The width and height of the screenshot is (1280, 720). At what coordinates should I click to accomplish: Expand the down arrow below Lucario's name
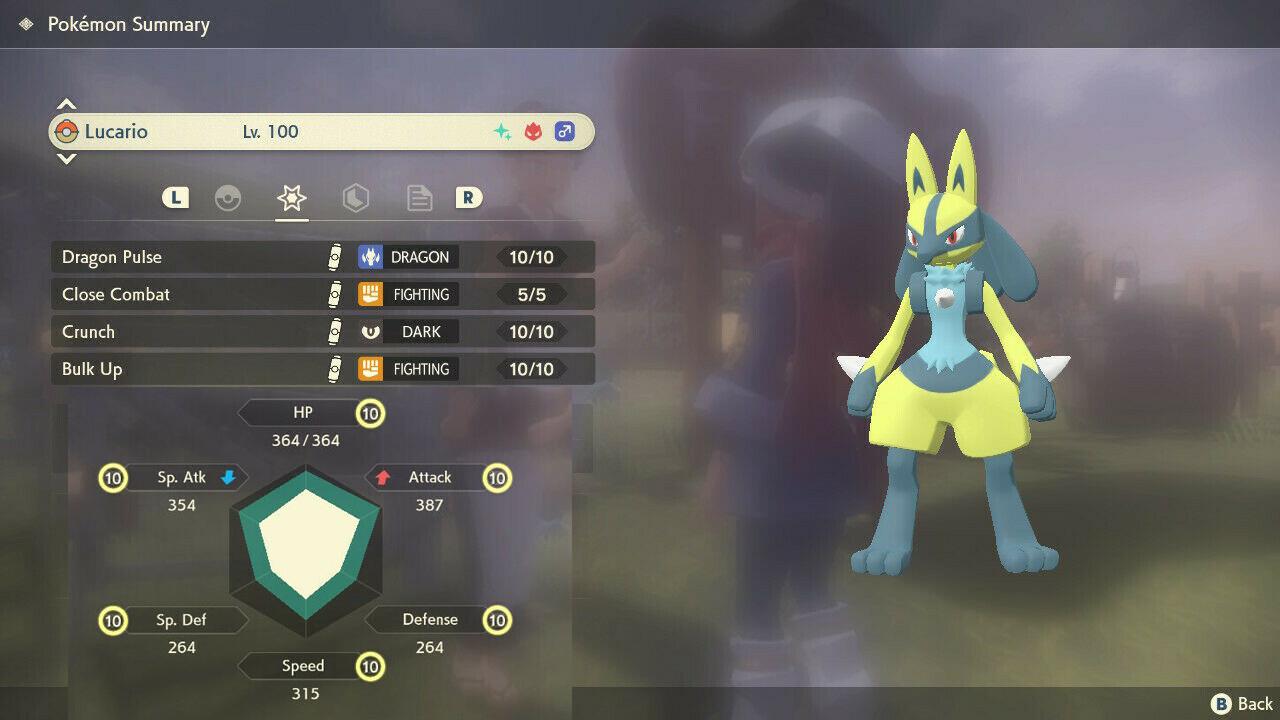coord(66,159)
